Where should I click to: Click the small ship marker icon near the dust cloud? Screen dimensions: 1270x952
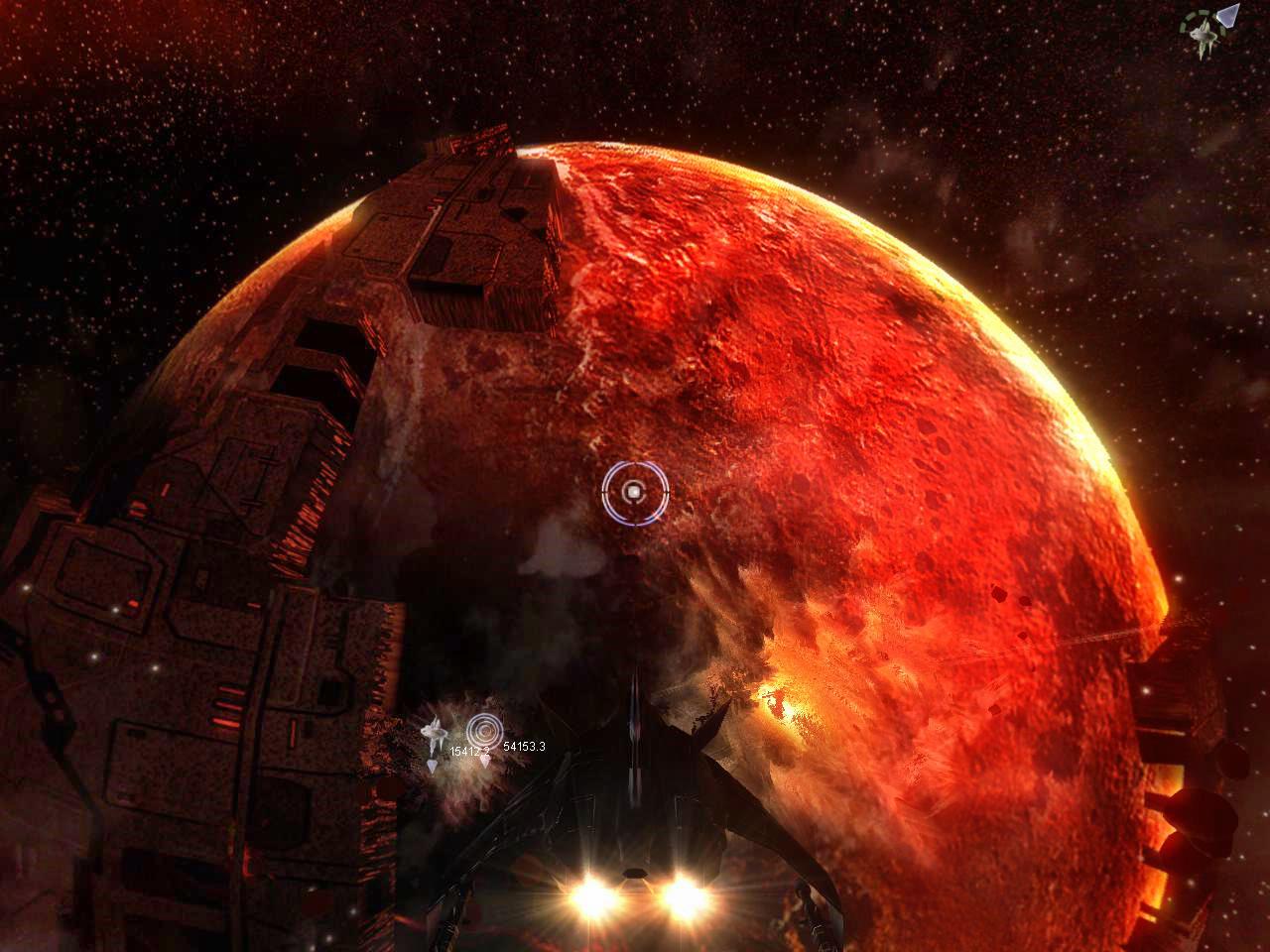tap(434, 732)
